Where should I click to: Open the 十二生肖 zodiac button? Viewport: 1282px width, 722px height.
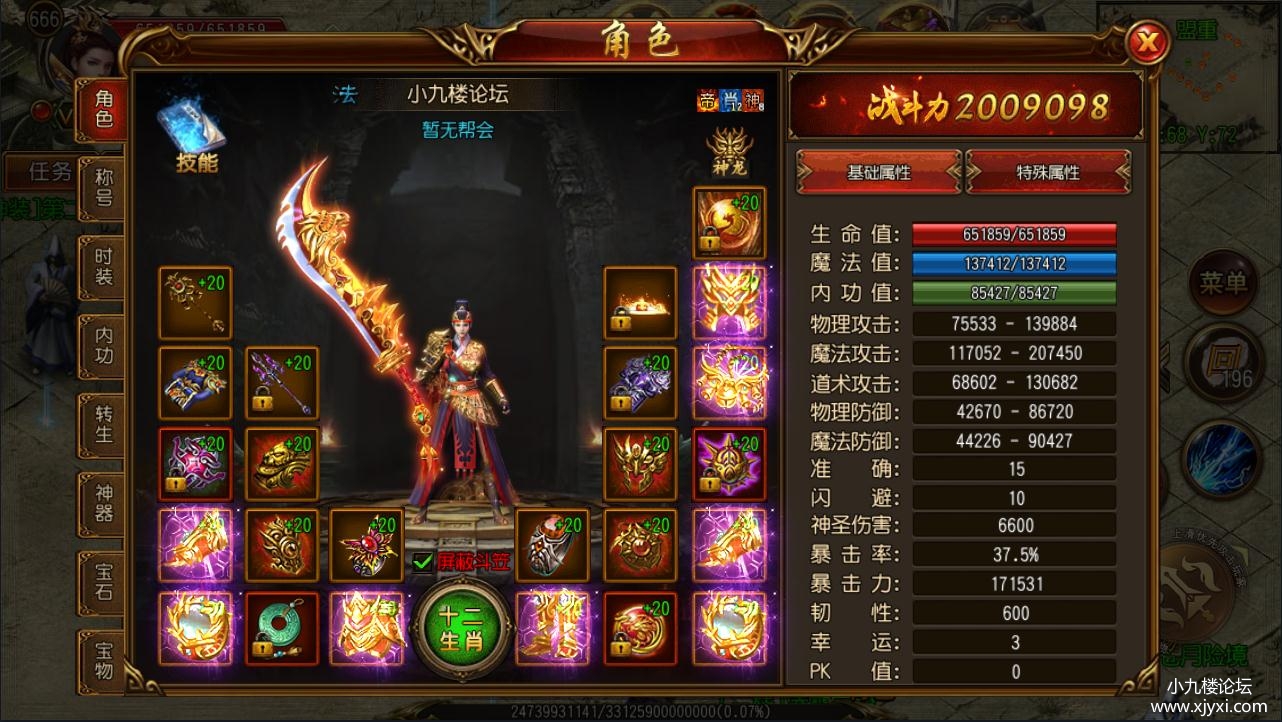click(461, 628)
